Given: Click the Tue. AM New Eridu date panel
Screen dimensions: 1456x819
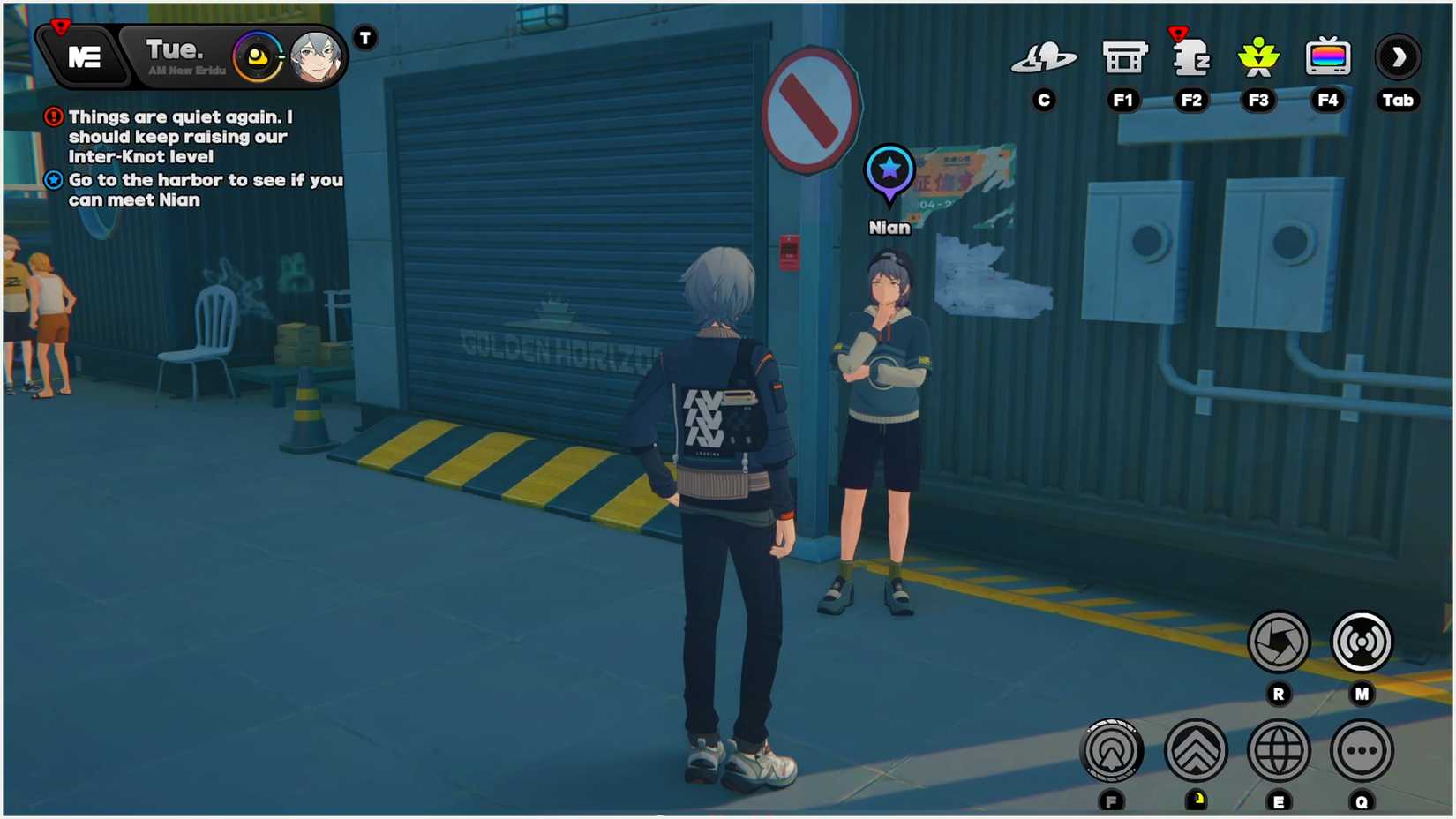Looking at the screenshot, I should [173, 56].
